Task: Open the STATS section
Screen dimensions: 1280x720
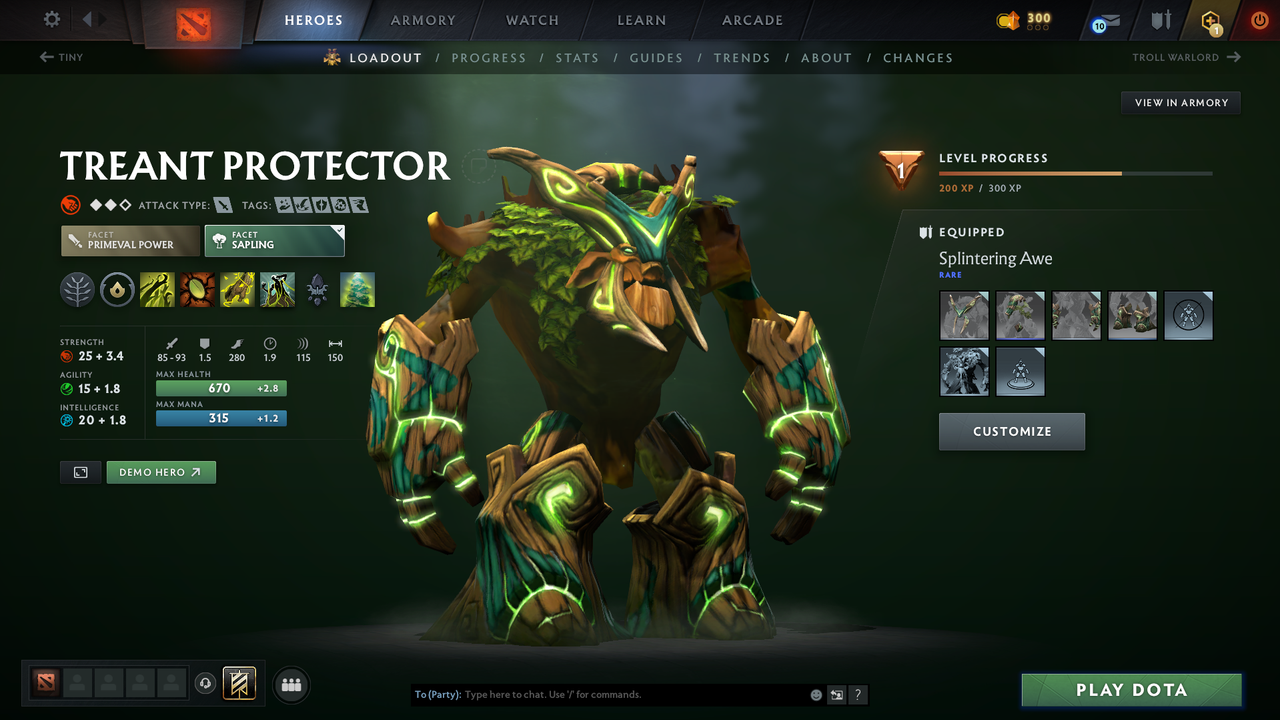Action: tap(577, 58)
